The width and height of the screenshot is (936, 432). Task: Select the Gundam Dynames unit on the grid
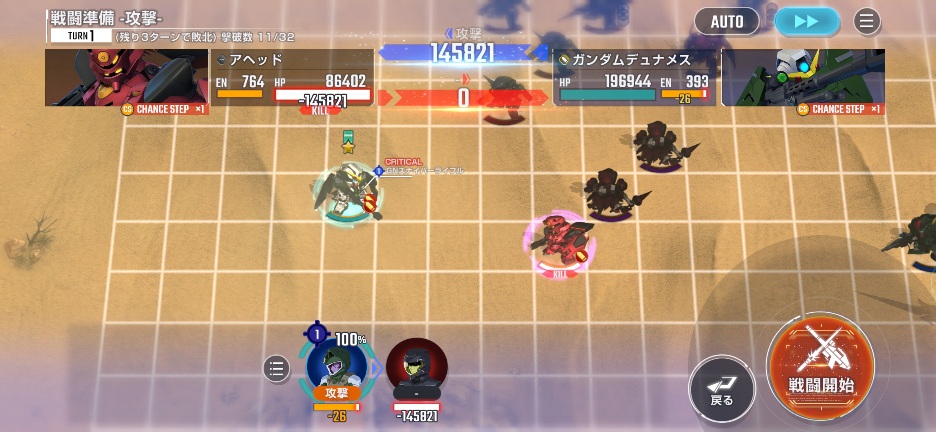coord(345,196)
